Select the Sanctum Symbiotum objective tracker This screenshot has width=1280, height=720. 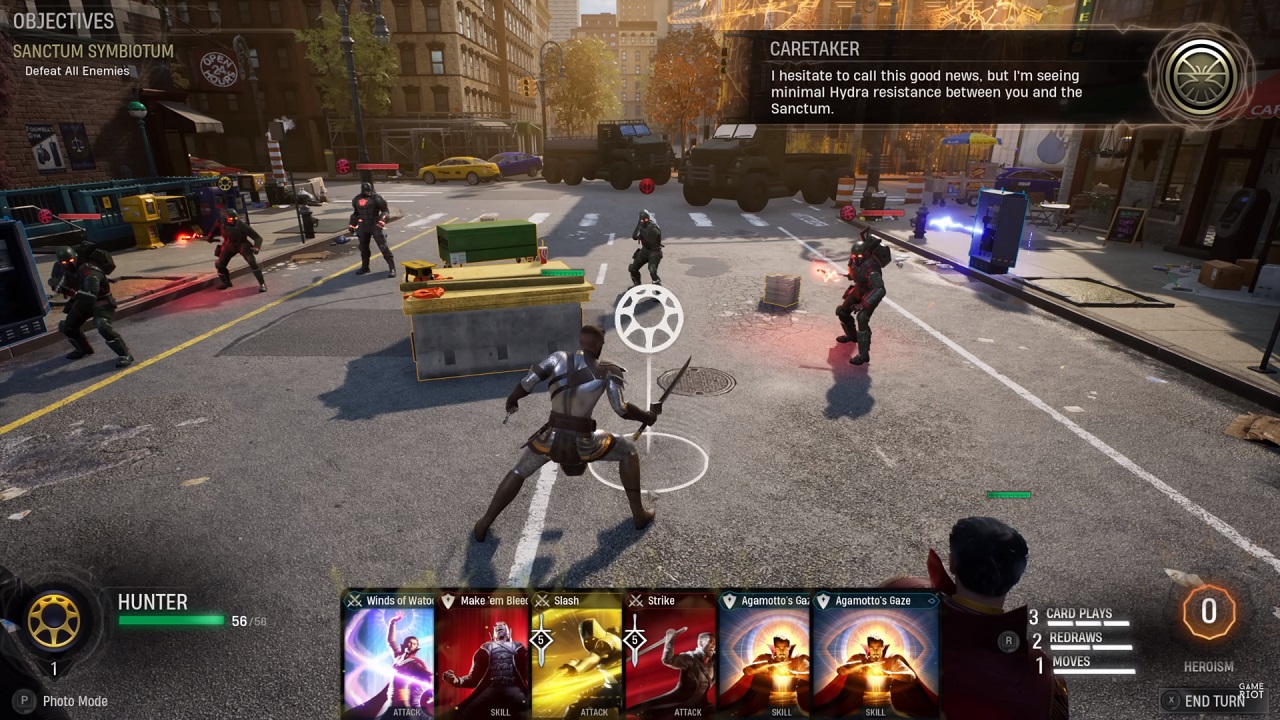coord(93,51)
